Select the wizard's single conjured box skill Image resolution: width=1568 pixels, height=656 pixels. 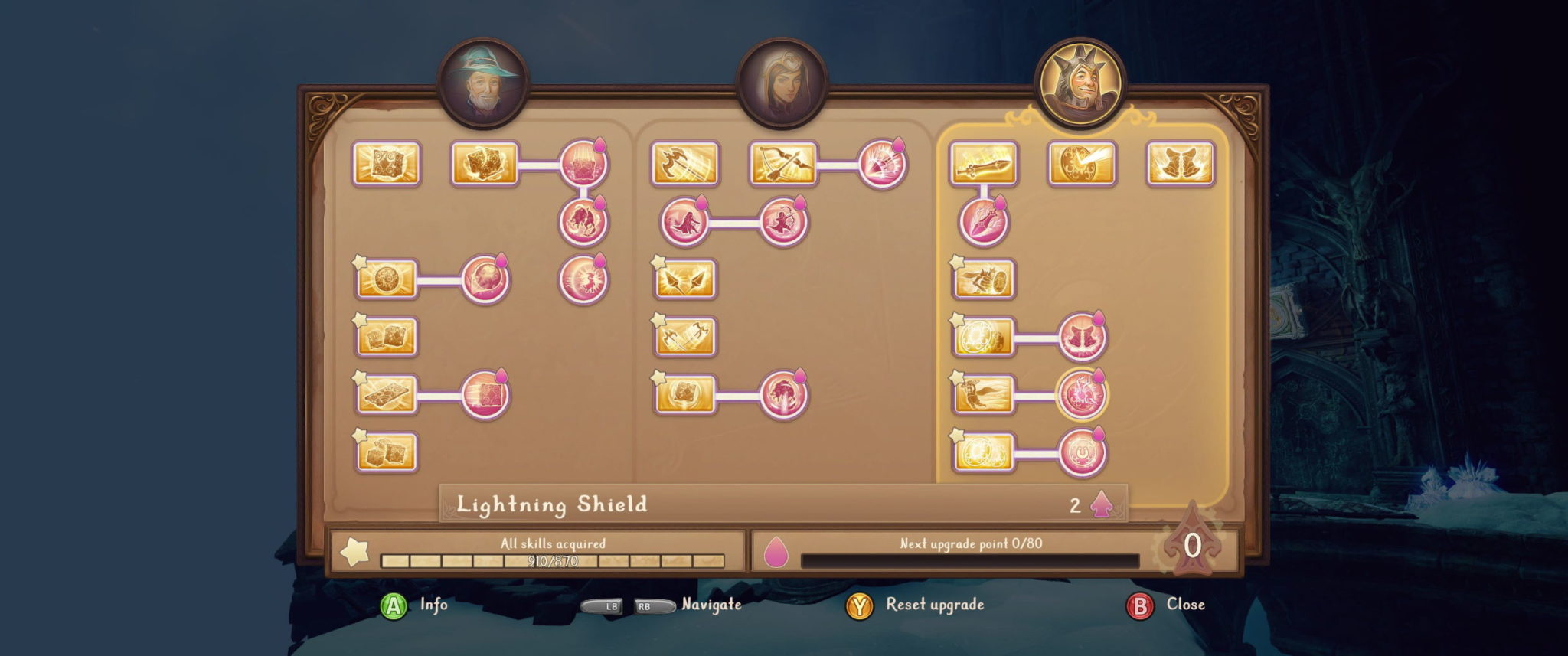pos(387,163)
